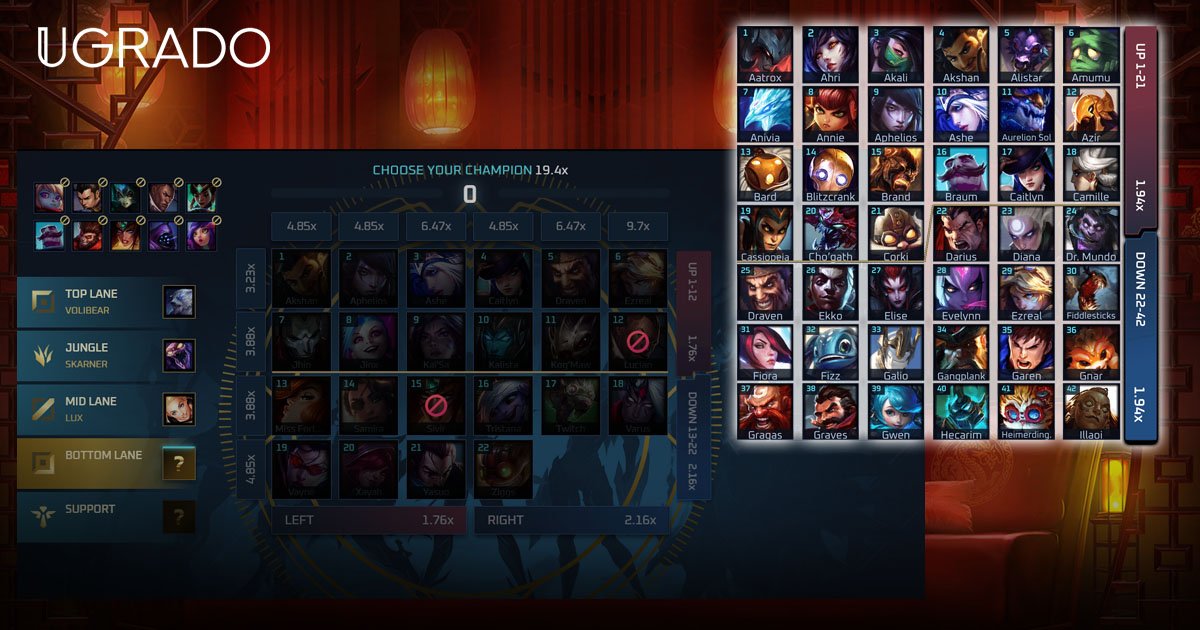
Task: Bet on the LEFT 1.76x option
Action: coord(368,520)
